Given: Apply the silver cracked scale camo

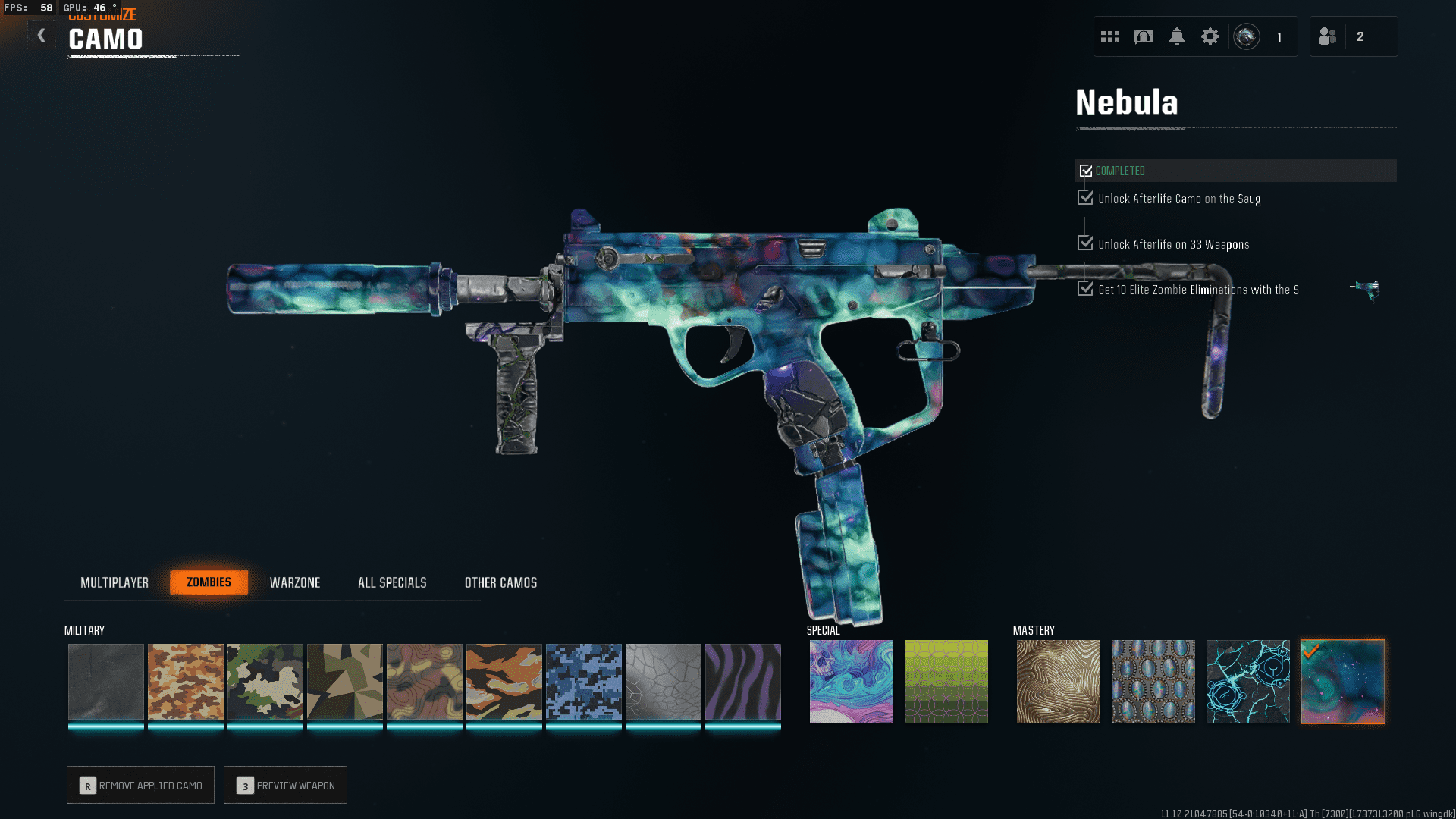Looking at the screenshot, I should point(664,682).
